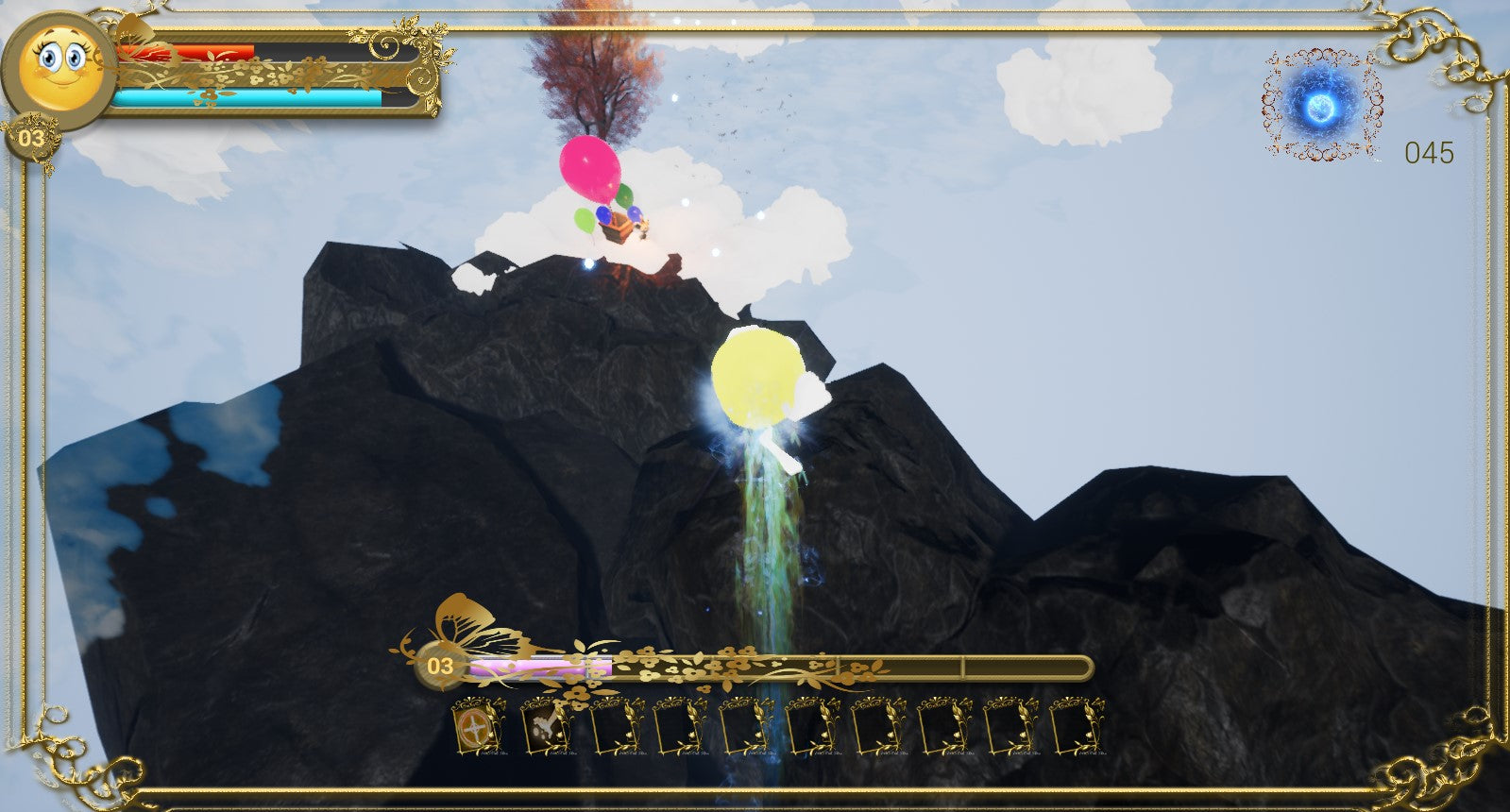Select the pale bone-like item hotbar slot
Screen dimensions: 1510x812
pyautogui.click(x=545, y=727)
